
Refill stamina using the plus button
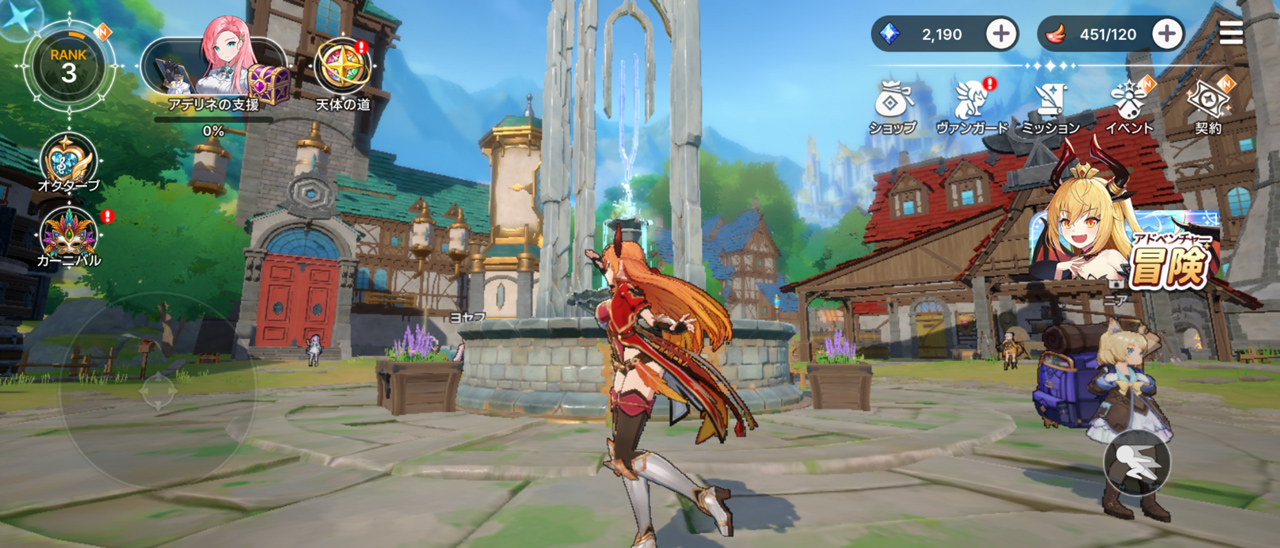coord(1167,34)
